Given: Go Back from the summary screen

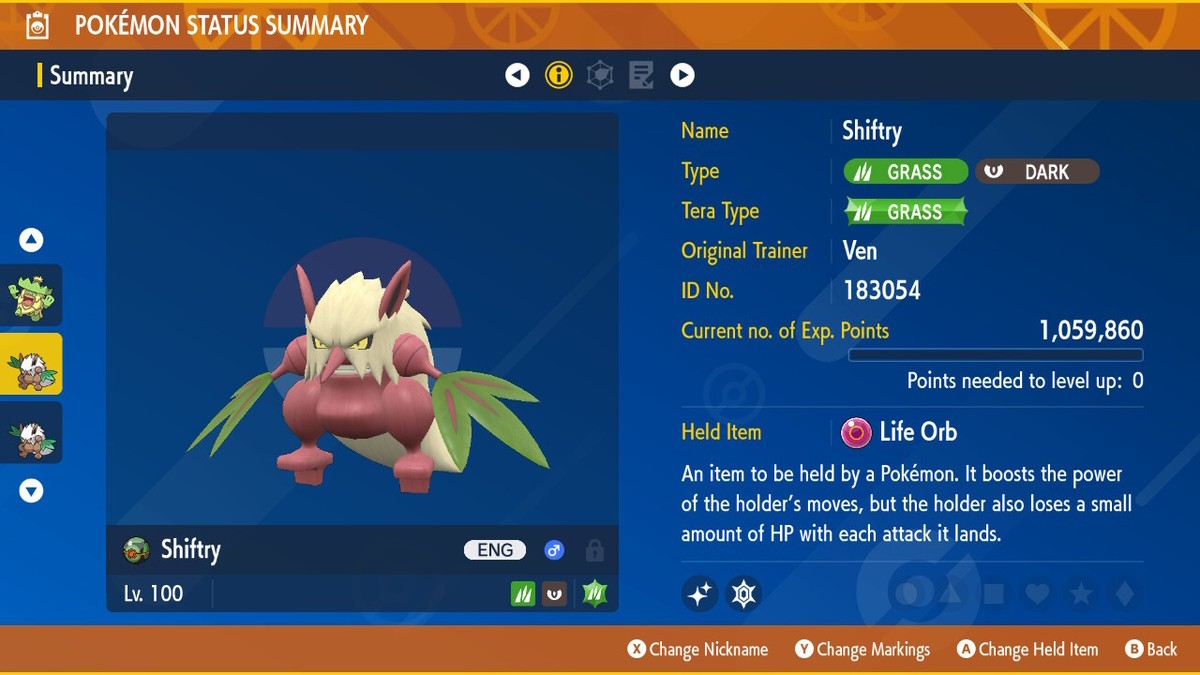Looking at the screenshot, I should pyautogui.click(x=1151, y=649).
